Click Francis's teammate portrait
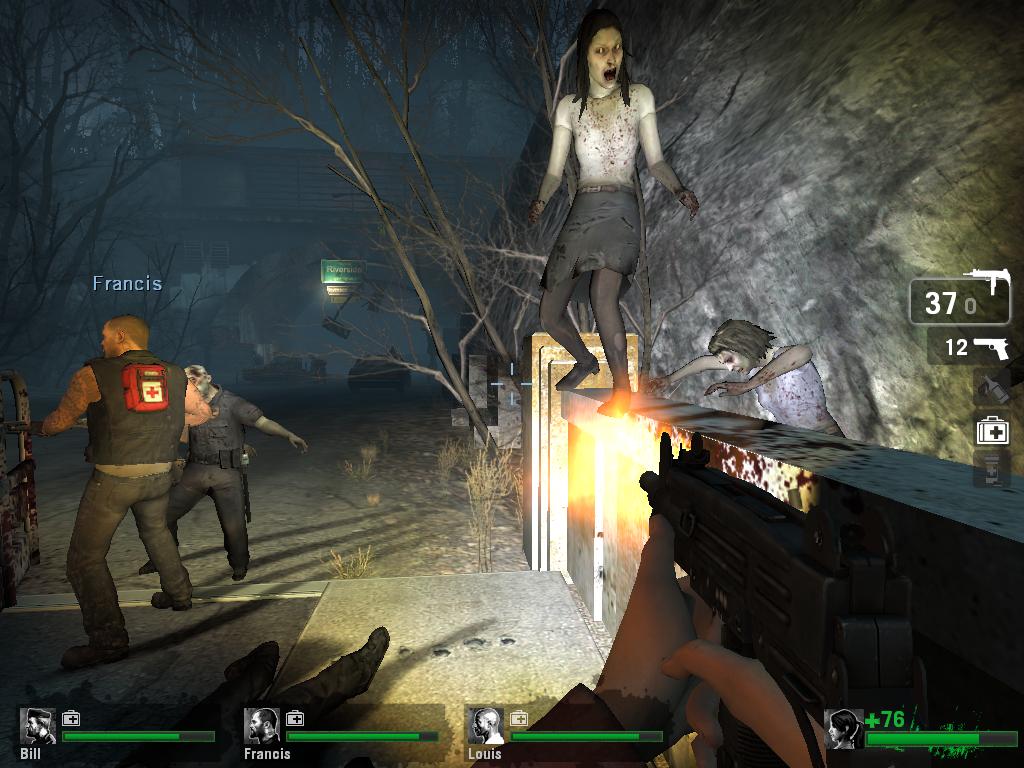 tap(262, 726)
